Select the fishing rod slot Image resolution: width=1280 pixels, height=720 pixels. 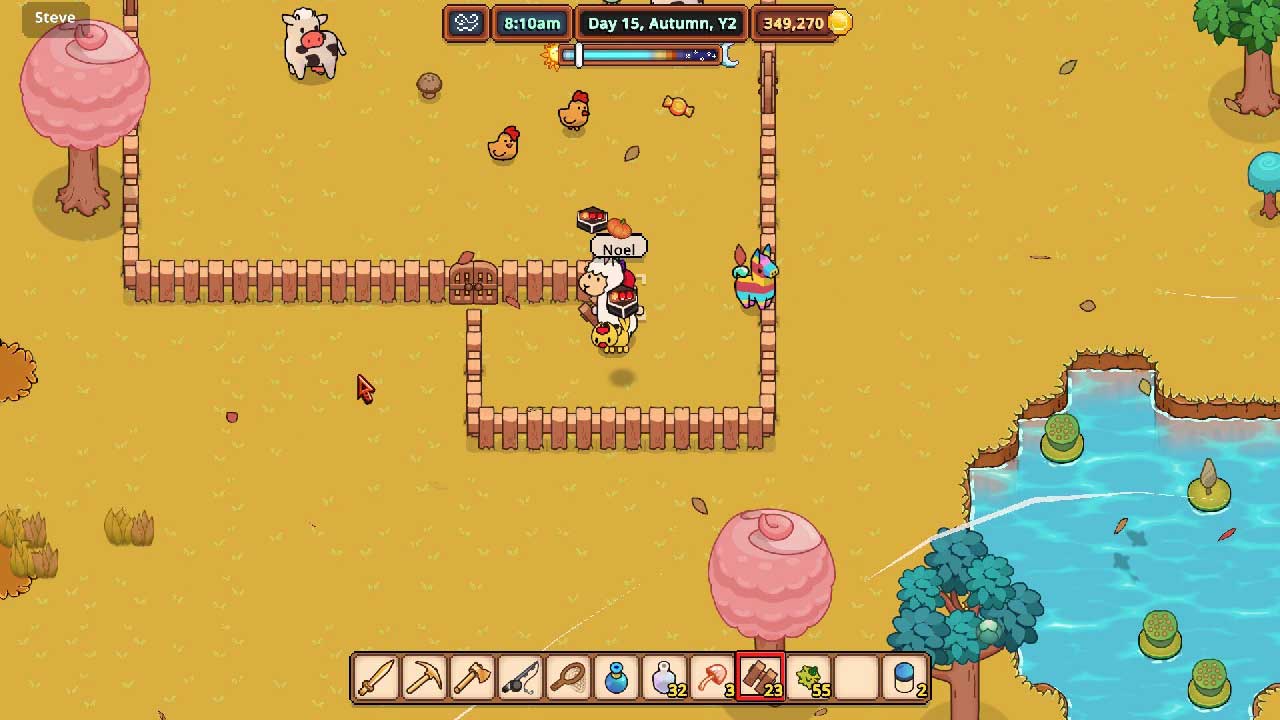pos(520,677)
